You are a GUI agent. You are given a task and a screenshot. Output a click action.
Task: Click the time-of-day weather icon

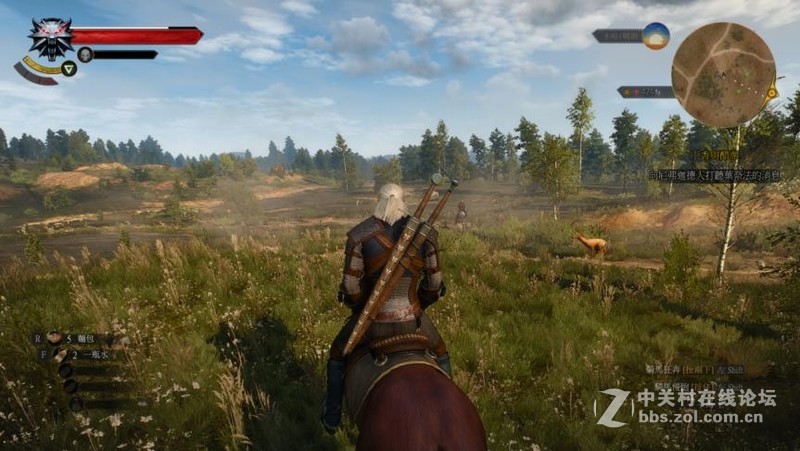click(x=656, y=35)
